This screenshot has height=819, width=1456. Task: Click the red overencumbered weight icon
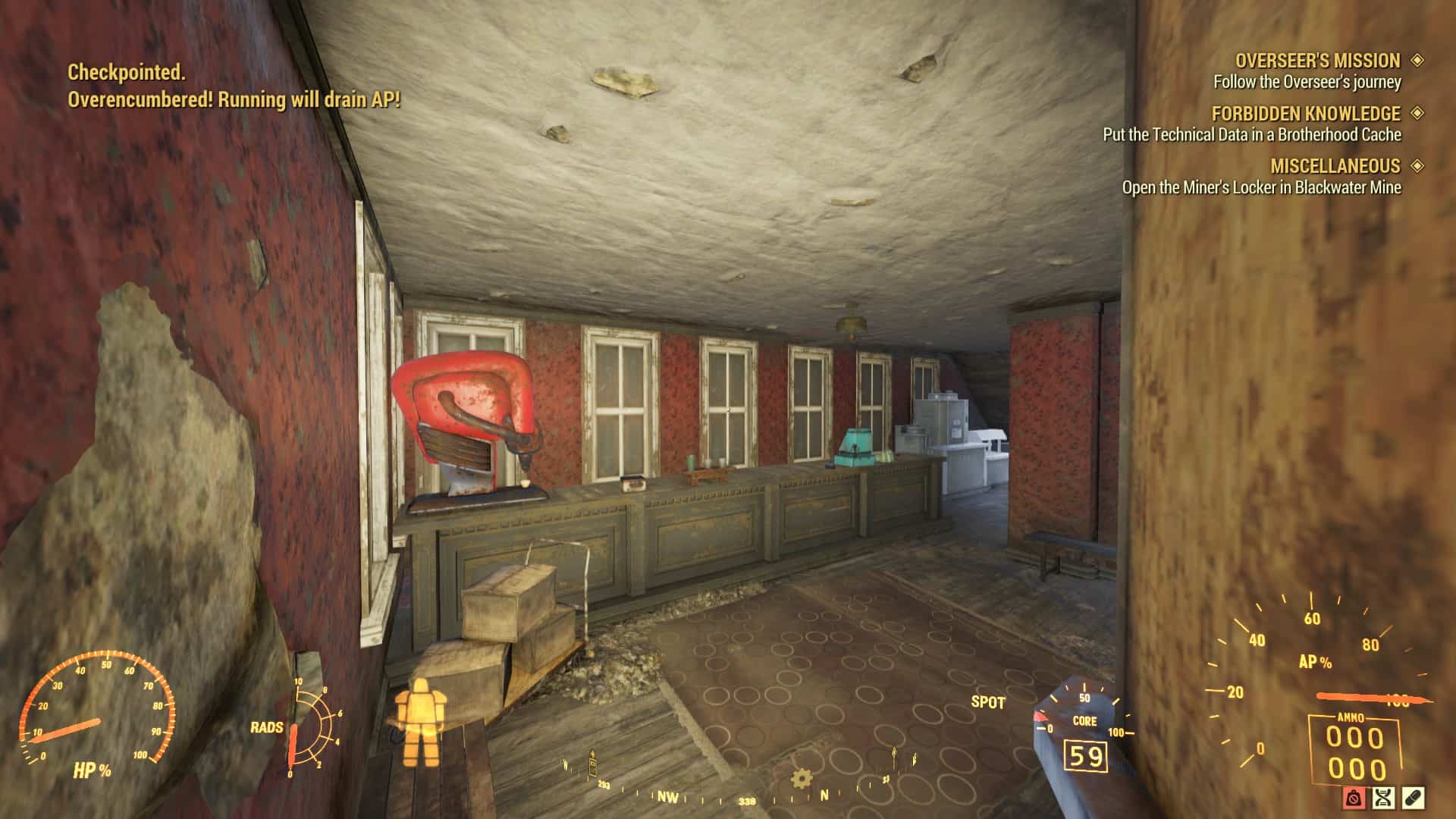1354,799
